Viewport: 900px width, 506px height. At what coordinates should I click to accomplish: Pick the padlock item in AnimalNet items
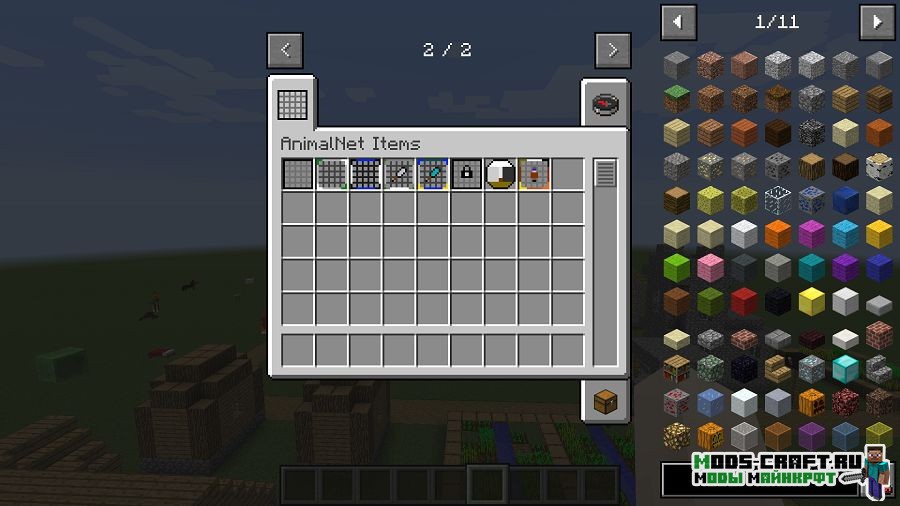467,174
